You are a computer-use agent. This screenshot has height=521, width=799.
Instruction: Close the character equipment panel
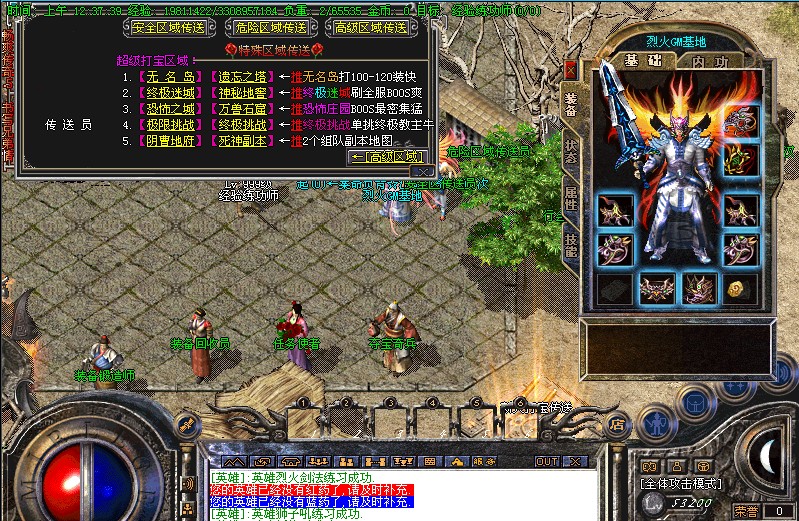(x=570, y=70)
